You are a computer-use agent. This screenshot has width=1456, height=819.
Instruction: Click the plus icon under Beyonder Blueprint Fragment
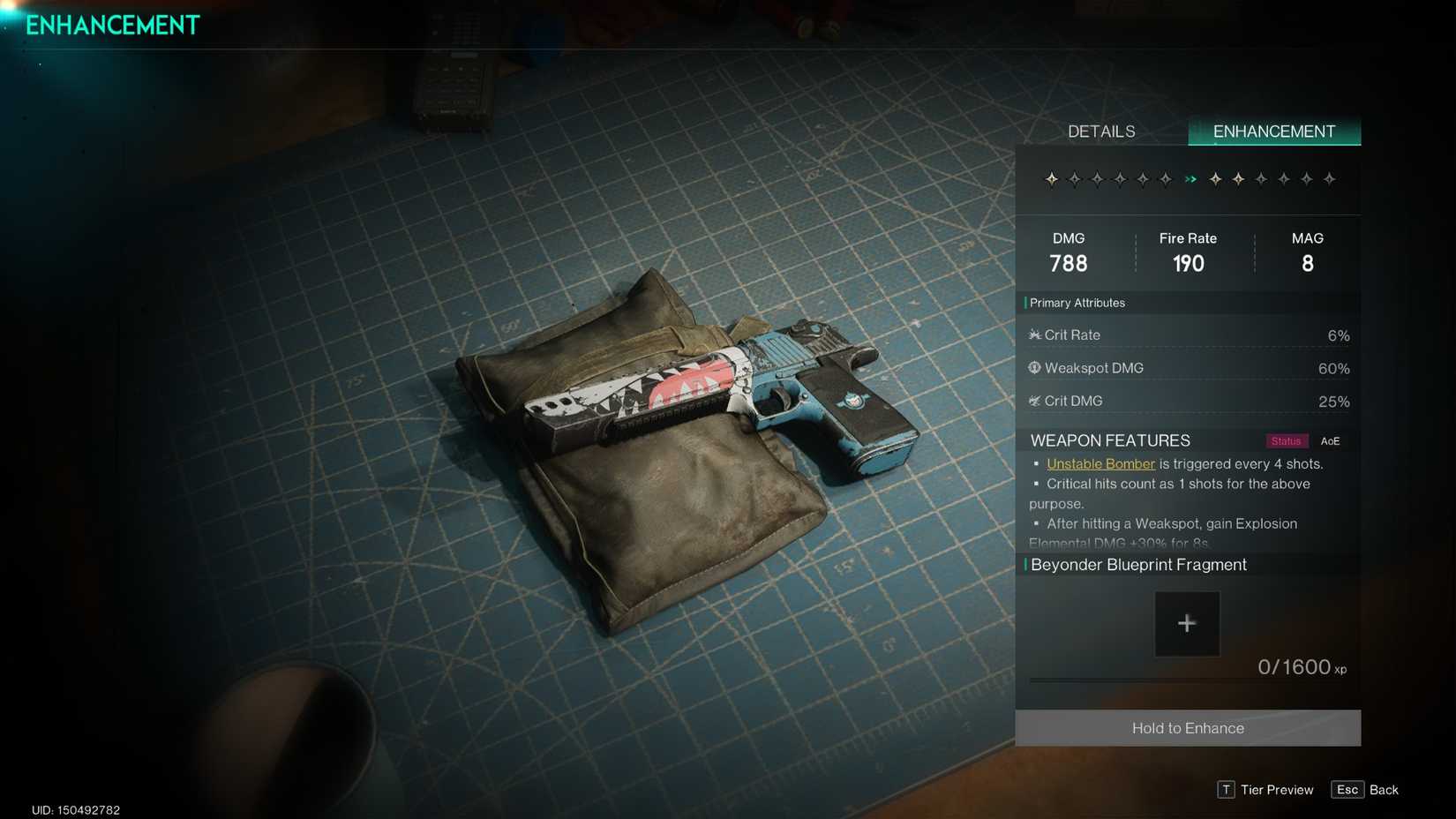[x=1187, y=623]
